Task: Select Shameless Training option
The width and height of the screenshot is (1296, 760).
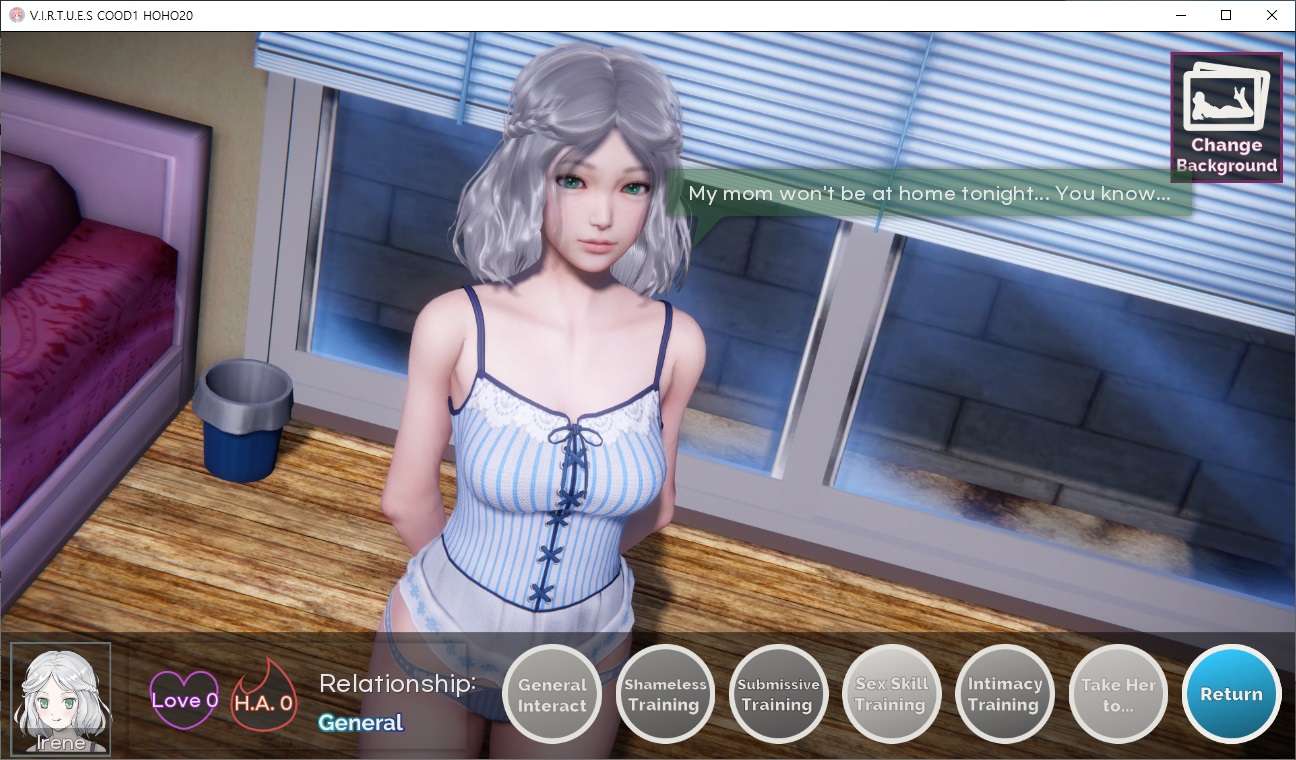Action: click(x=665, y=695)
